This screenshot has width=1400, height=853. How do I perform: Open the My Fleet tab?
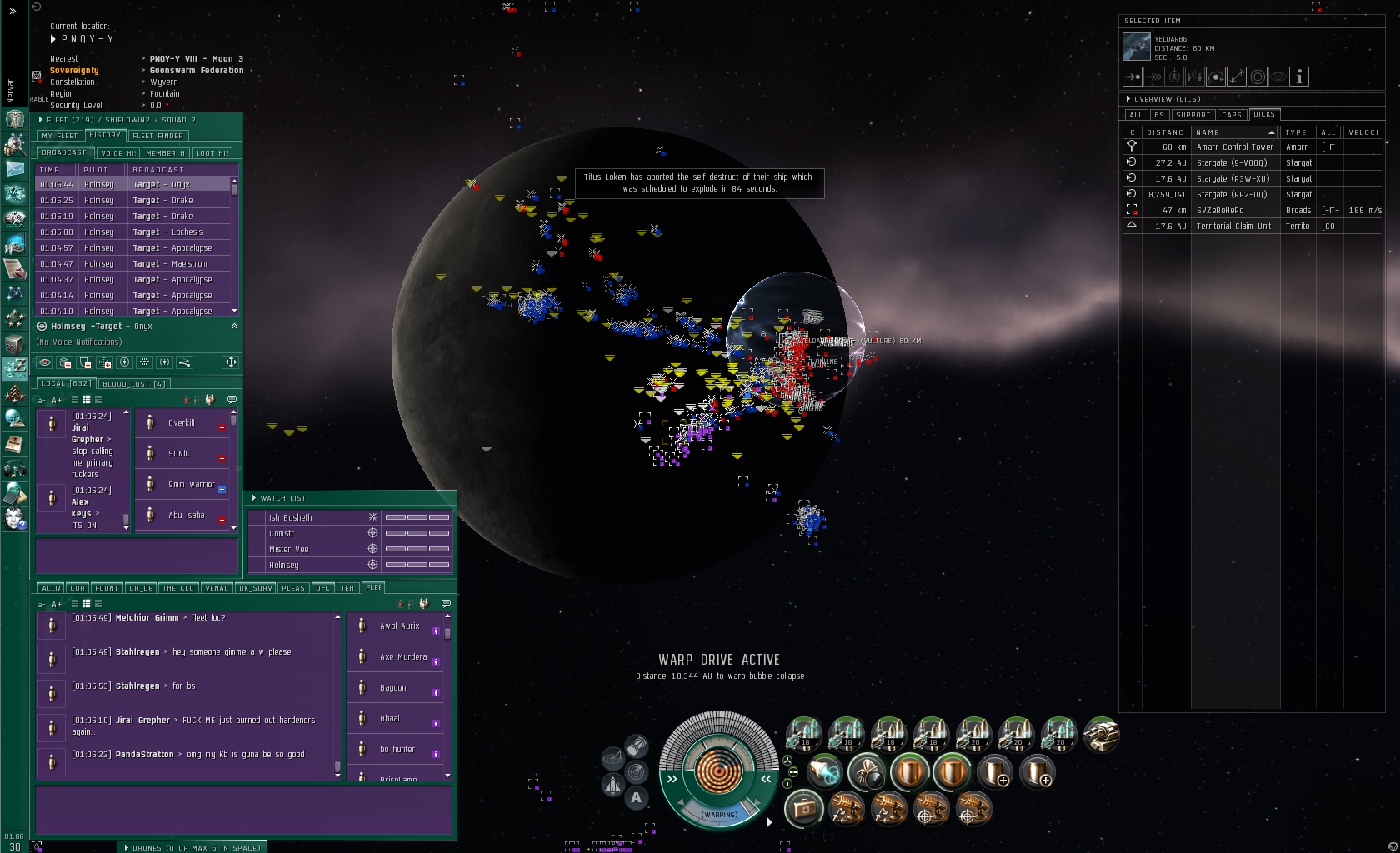pyautogui.click(x=59, y=136)
